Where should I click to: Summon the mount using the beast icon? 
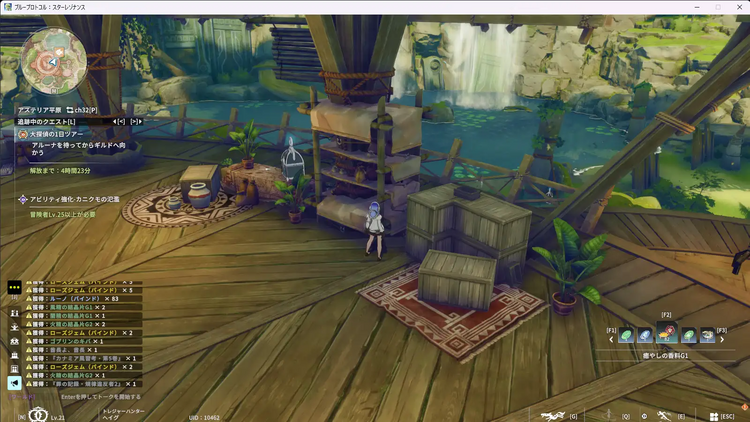click(550, 415)
